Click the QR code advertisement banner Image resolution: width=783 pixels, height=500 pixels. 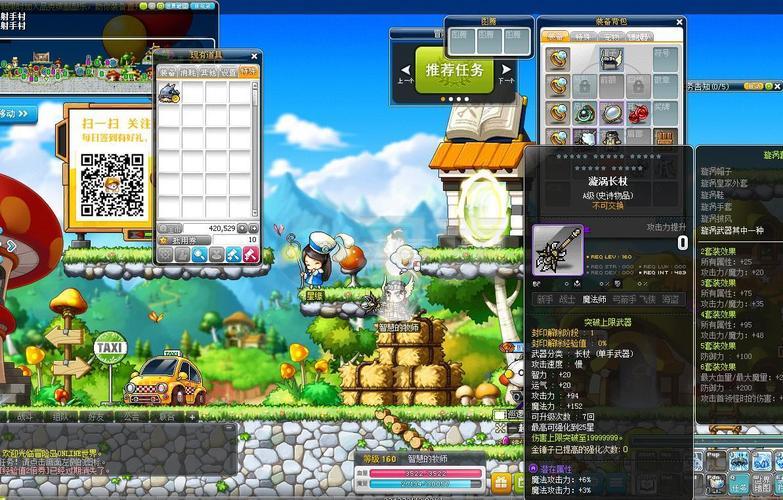(112, 172)
